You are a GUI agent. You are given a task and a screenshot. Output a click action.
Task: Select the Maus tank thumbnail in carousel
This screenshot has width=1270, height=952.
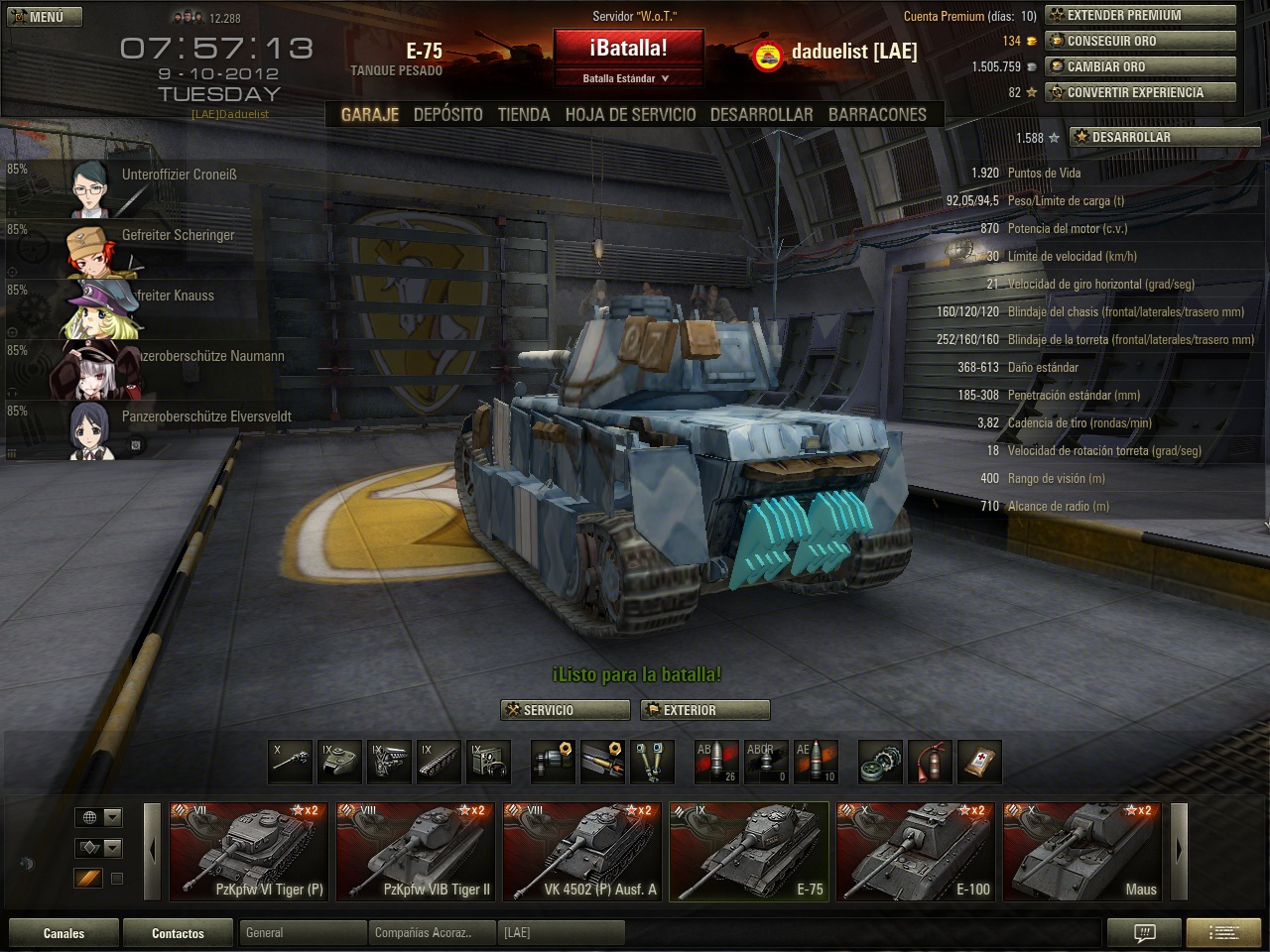1082,851
